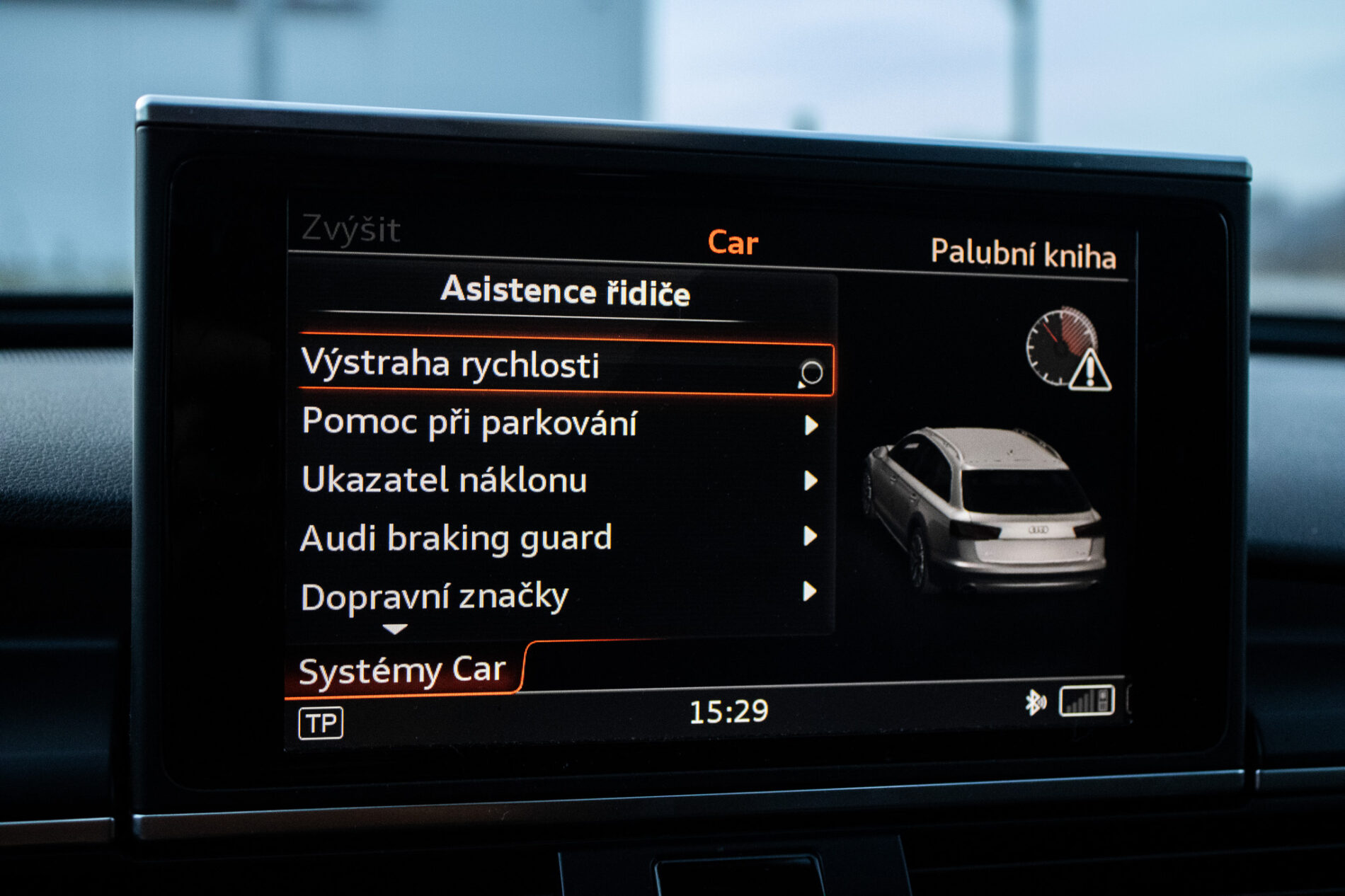Click the Zvýšit option
1345x896 pixels.
click(x=350, y=229)
